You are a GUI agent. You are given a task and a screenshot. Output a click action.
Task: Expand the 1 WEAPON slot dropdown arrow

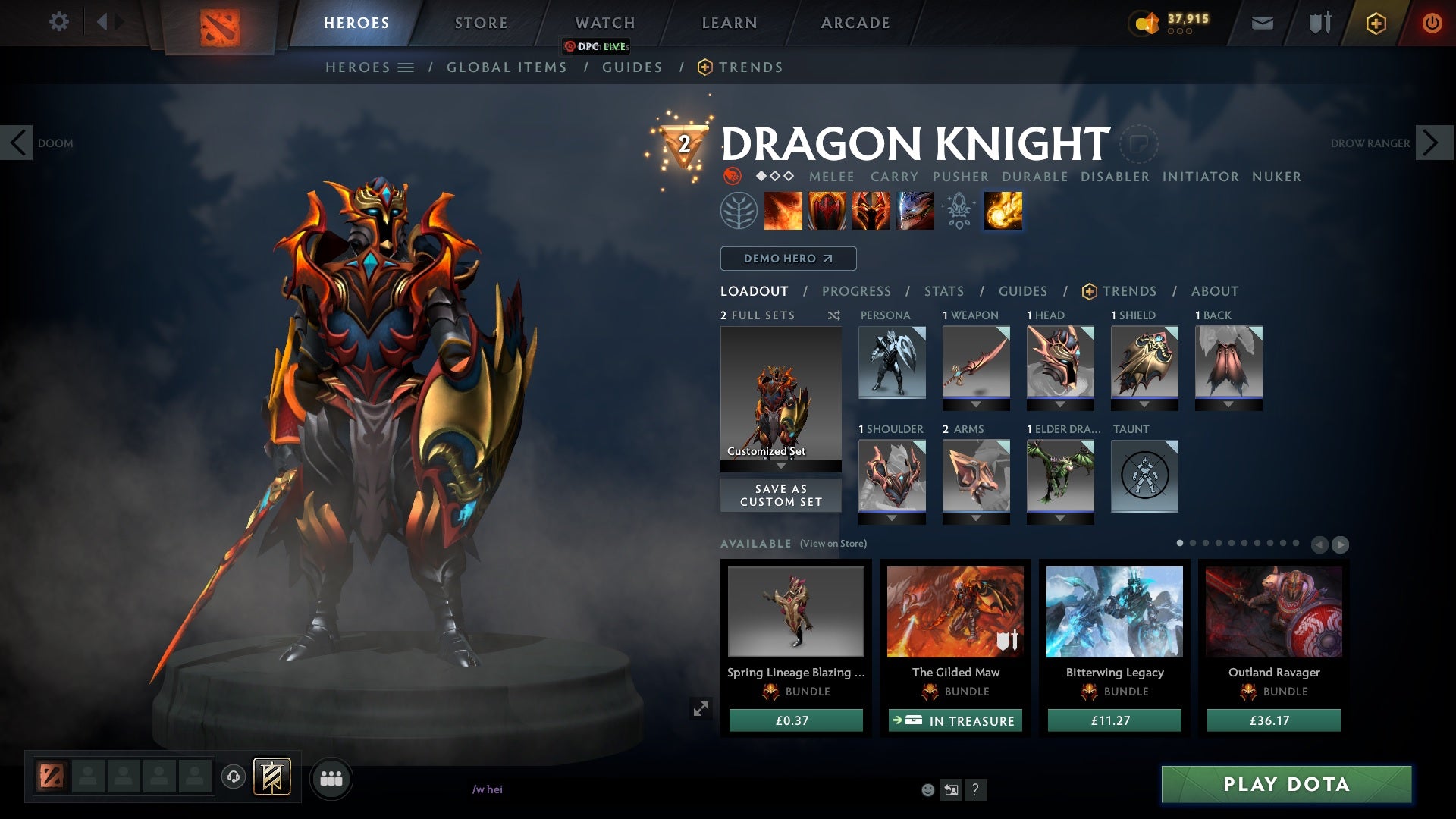[976, 403]
